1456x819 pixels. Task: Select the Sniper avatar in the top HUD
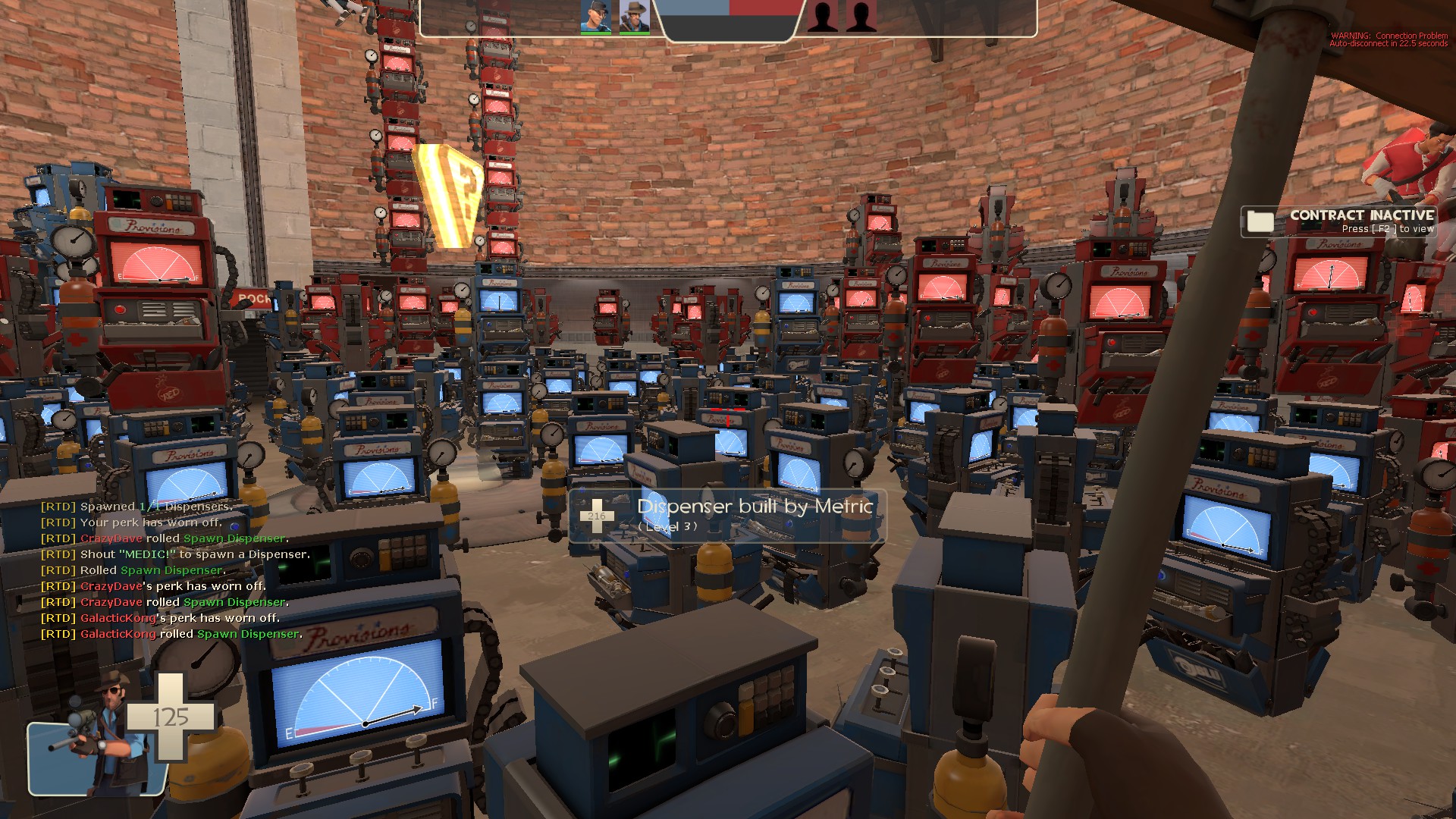[x=634, y=17]
